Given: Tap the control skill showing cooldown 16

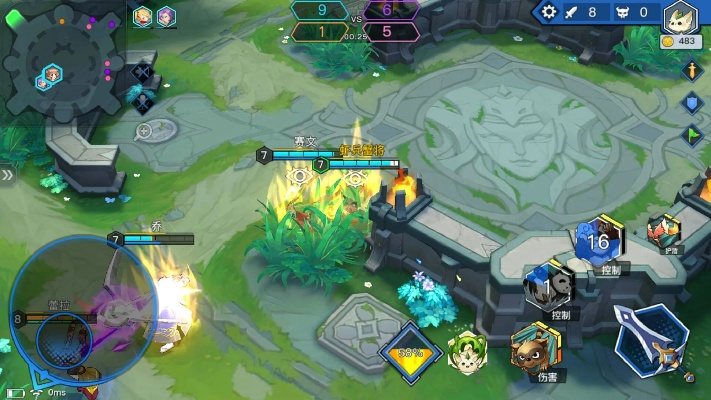Looking at the screenshot, I should tap(599, 241).
